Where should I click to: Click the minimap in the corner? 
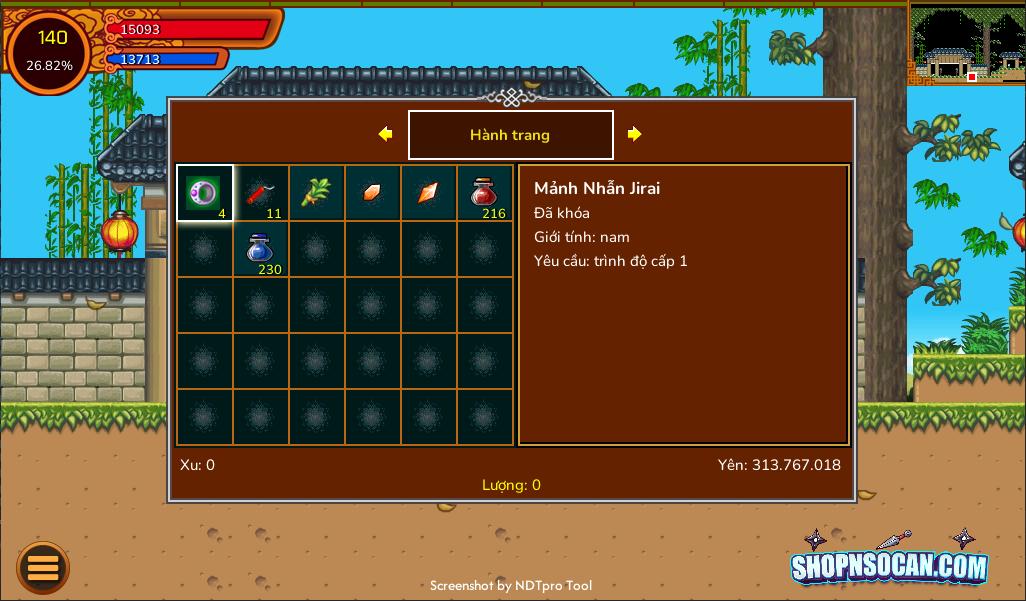pos(966,43)
